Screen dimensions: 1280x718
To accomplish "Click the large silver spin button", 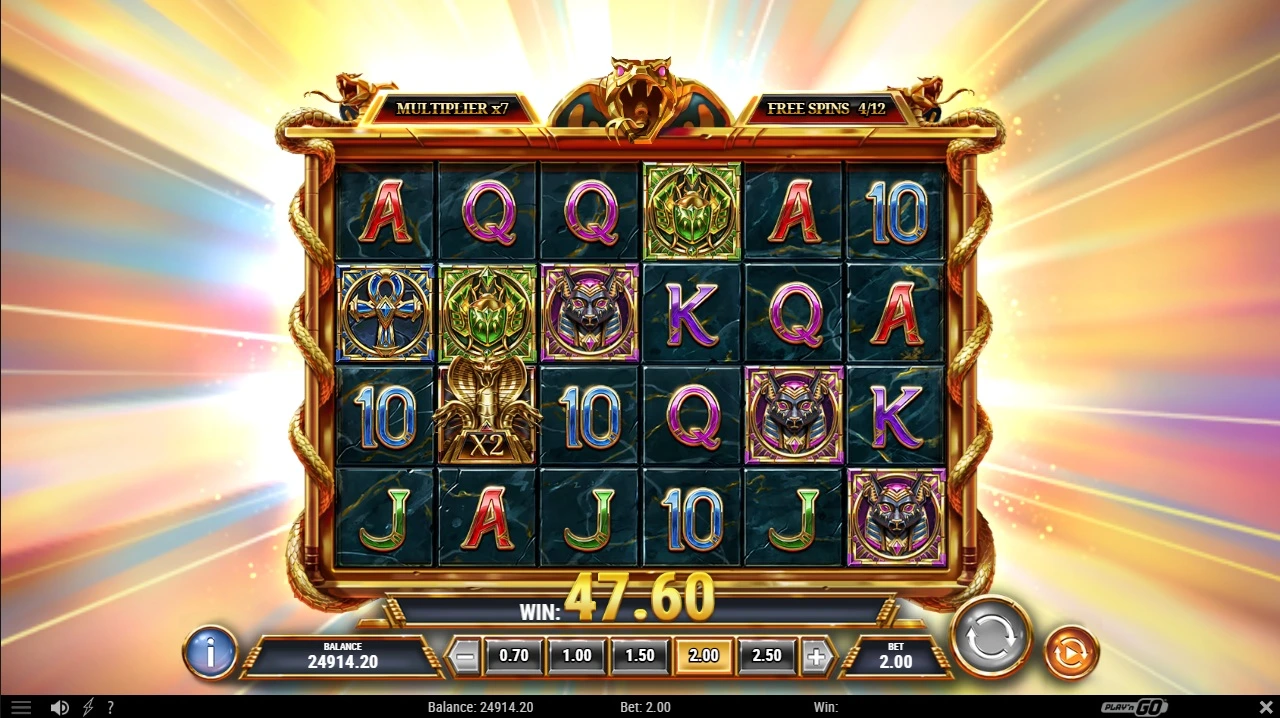I will [990, 637].
